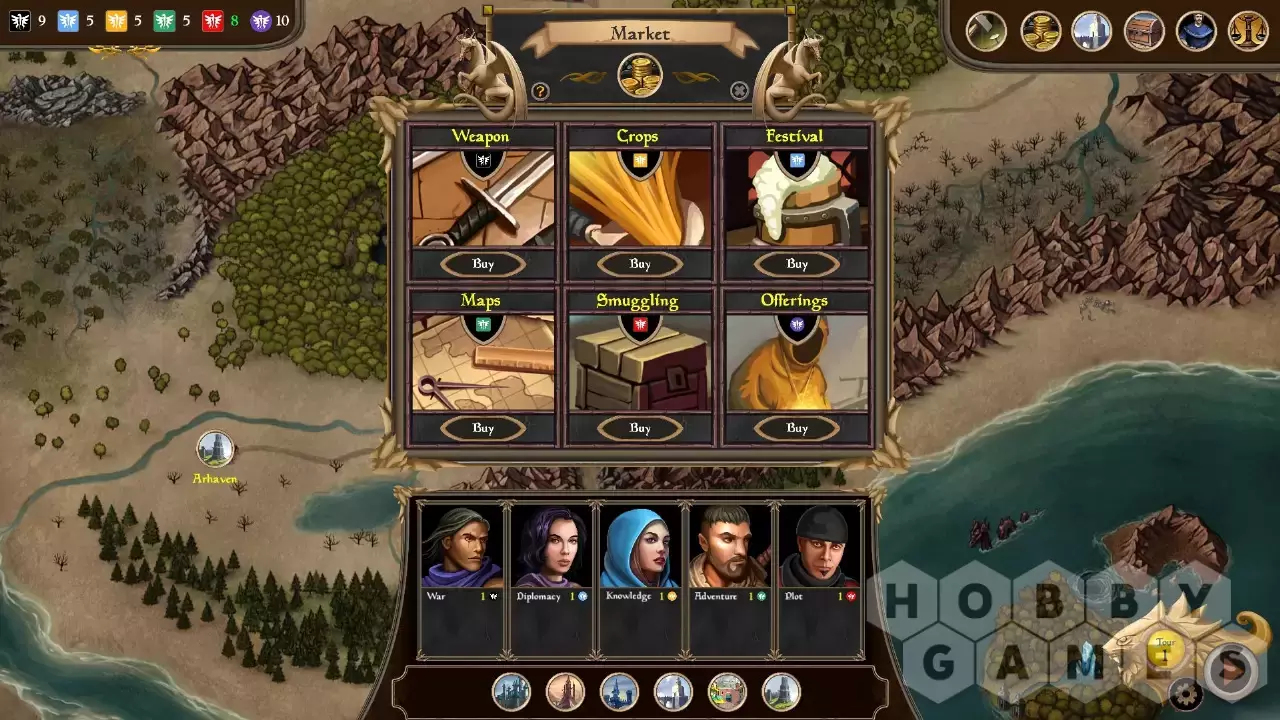Viewport: 1280px width, 720px height.
Task: Open the balance scales icon
Action: (1248, 31)
